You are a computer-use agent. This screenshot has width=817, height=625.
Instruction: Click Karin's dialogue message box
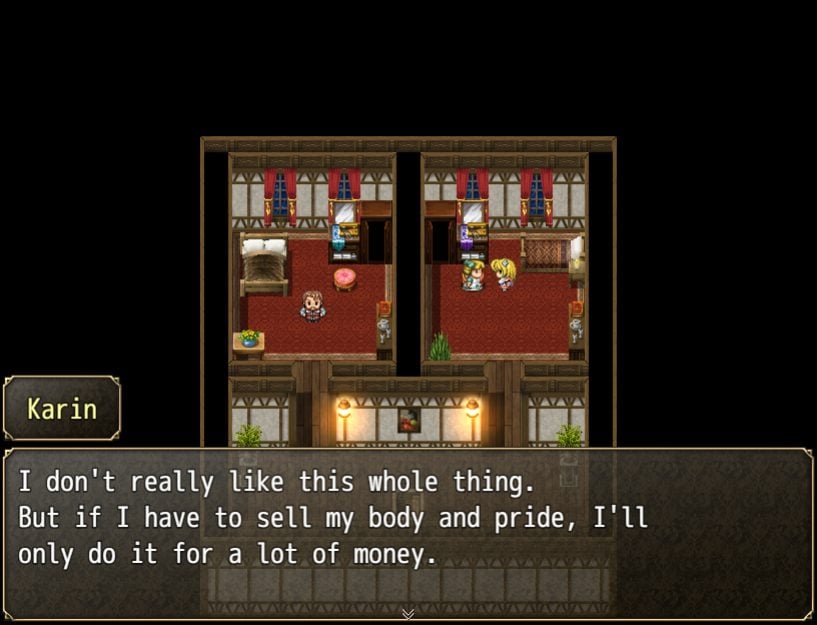point(408,532)
